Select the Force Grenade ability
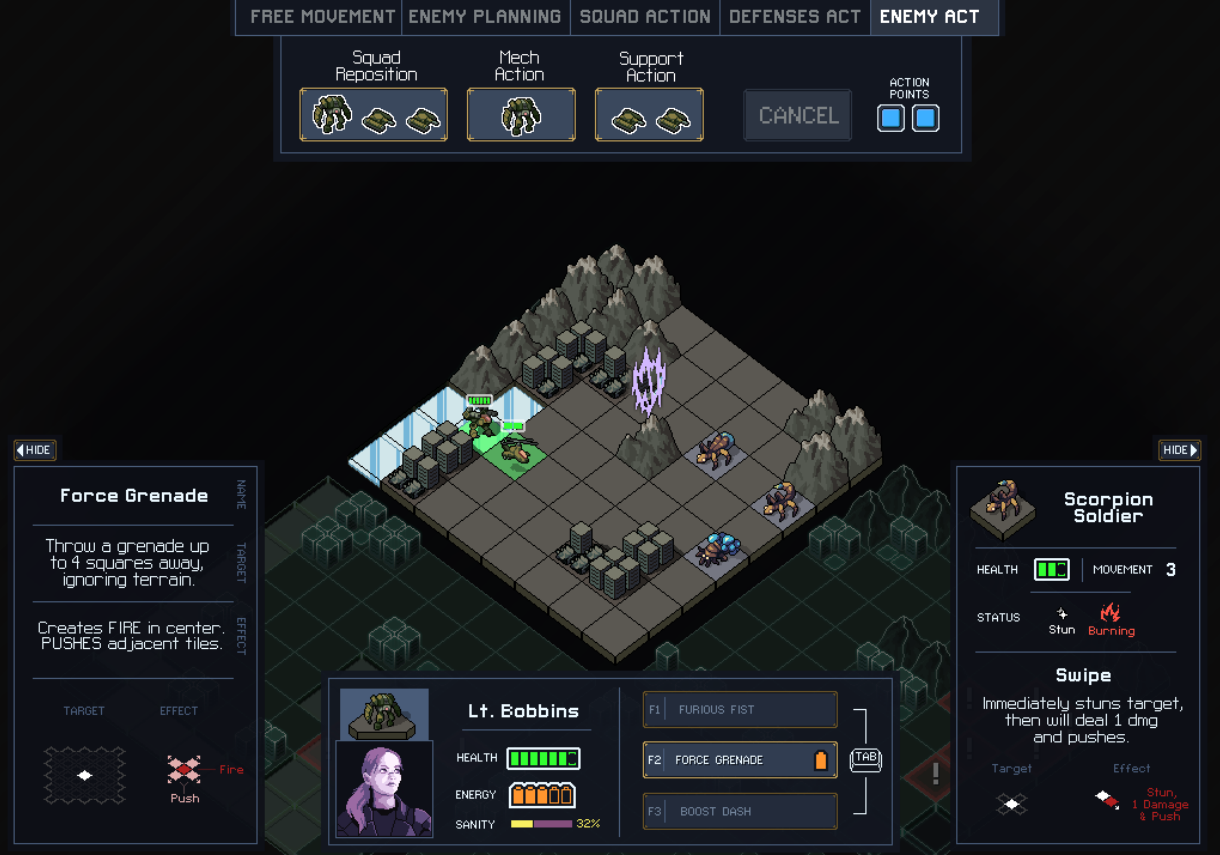The image size is (1220, 855). (740, 760)
